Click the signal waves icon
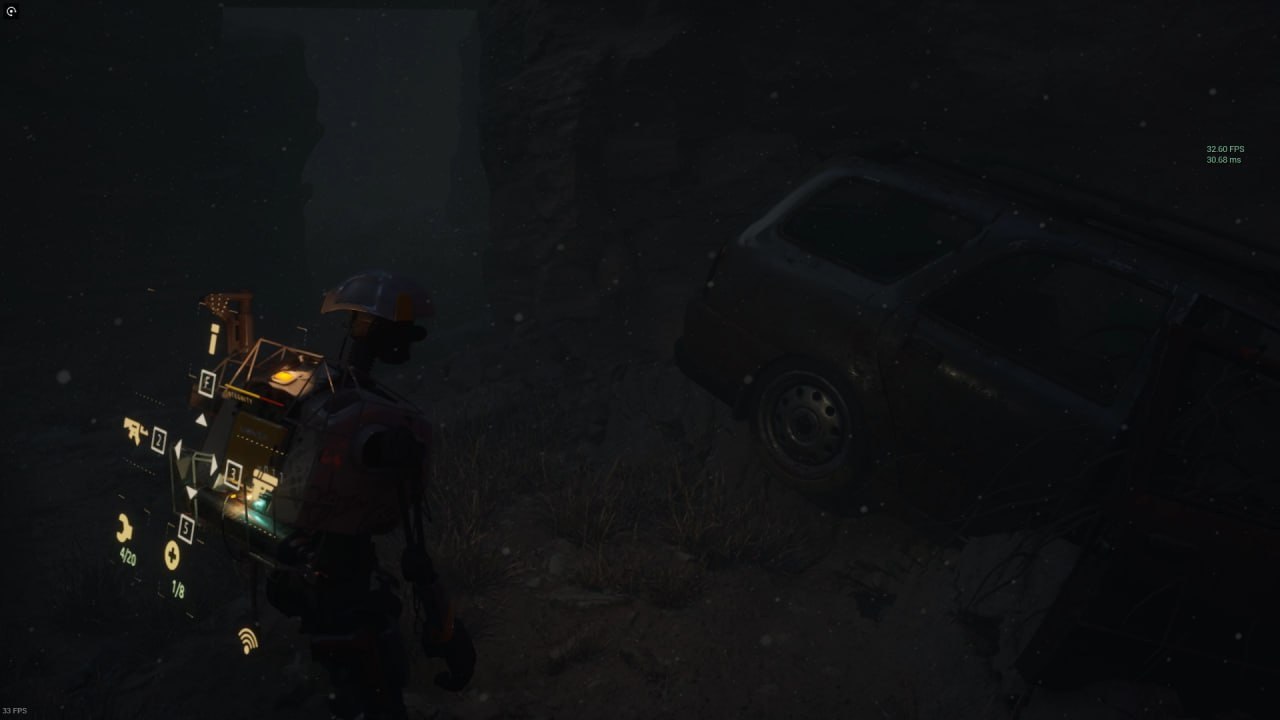Screen dimensions: 1280x720 pyautogui.click(x=247, y=640)
